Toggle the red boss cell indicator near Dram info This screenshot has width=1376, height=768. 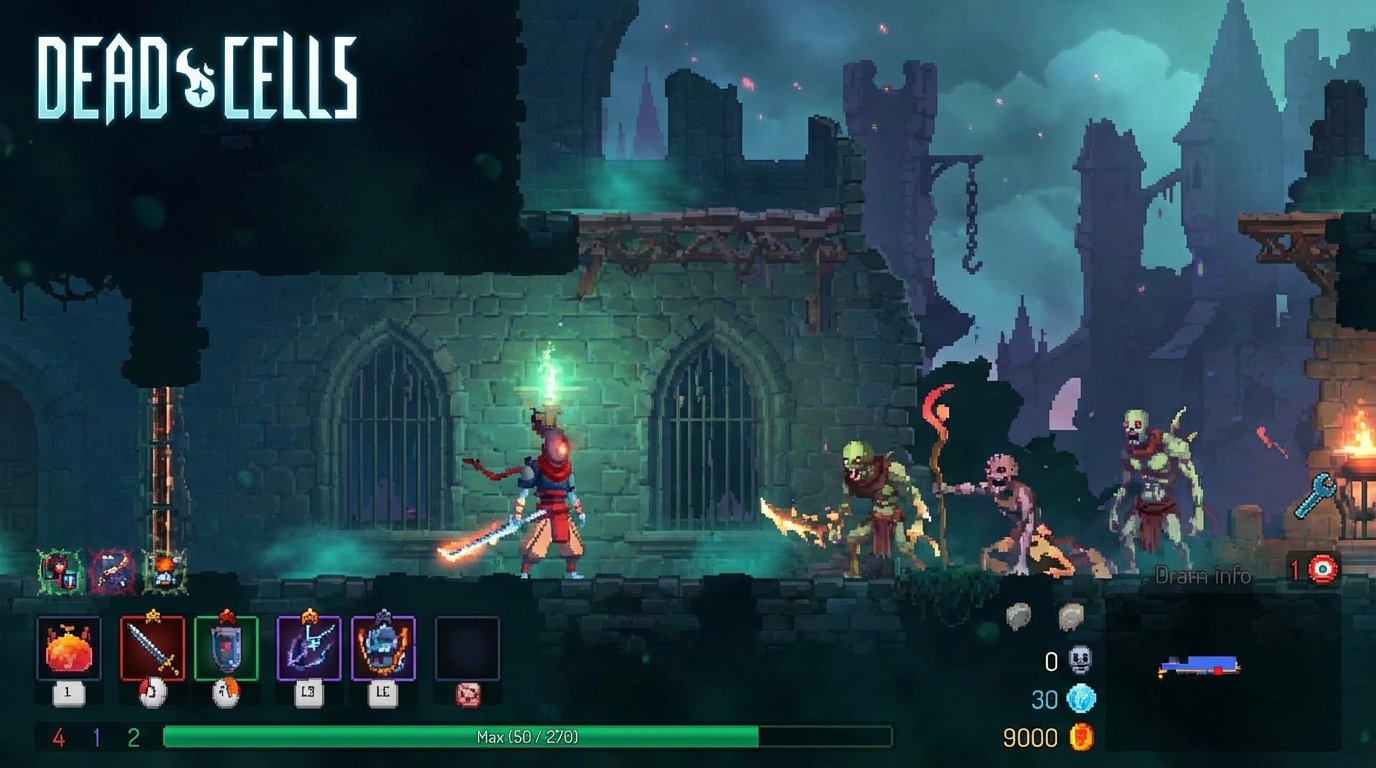[1322, 568]
